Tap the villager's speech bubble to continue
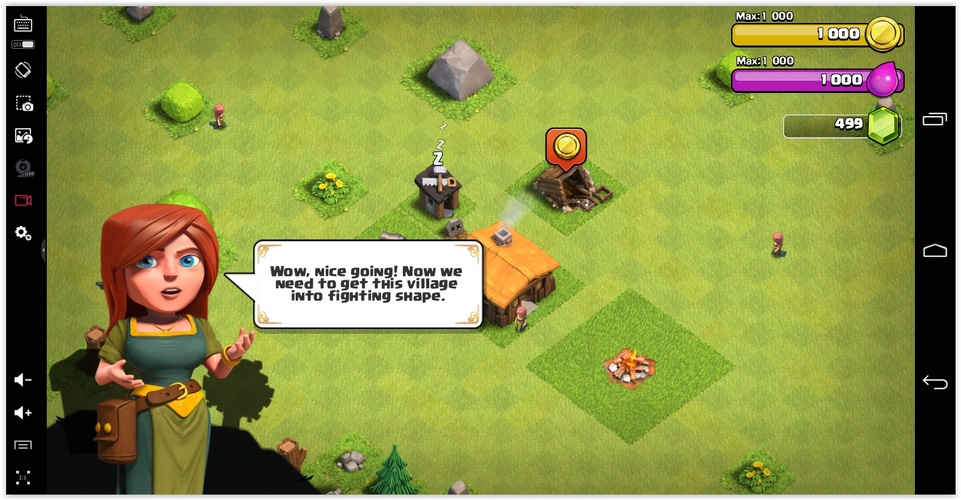This screenshot has width=961, height=500. coord(368,284)
